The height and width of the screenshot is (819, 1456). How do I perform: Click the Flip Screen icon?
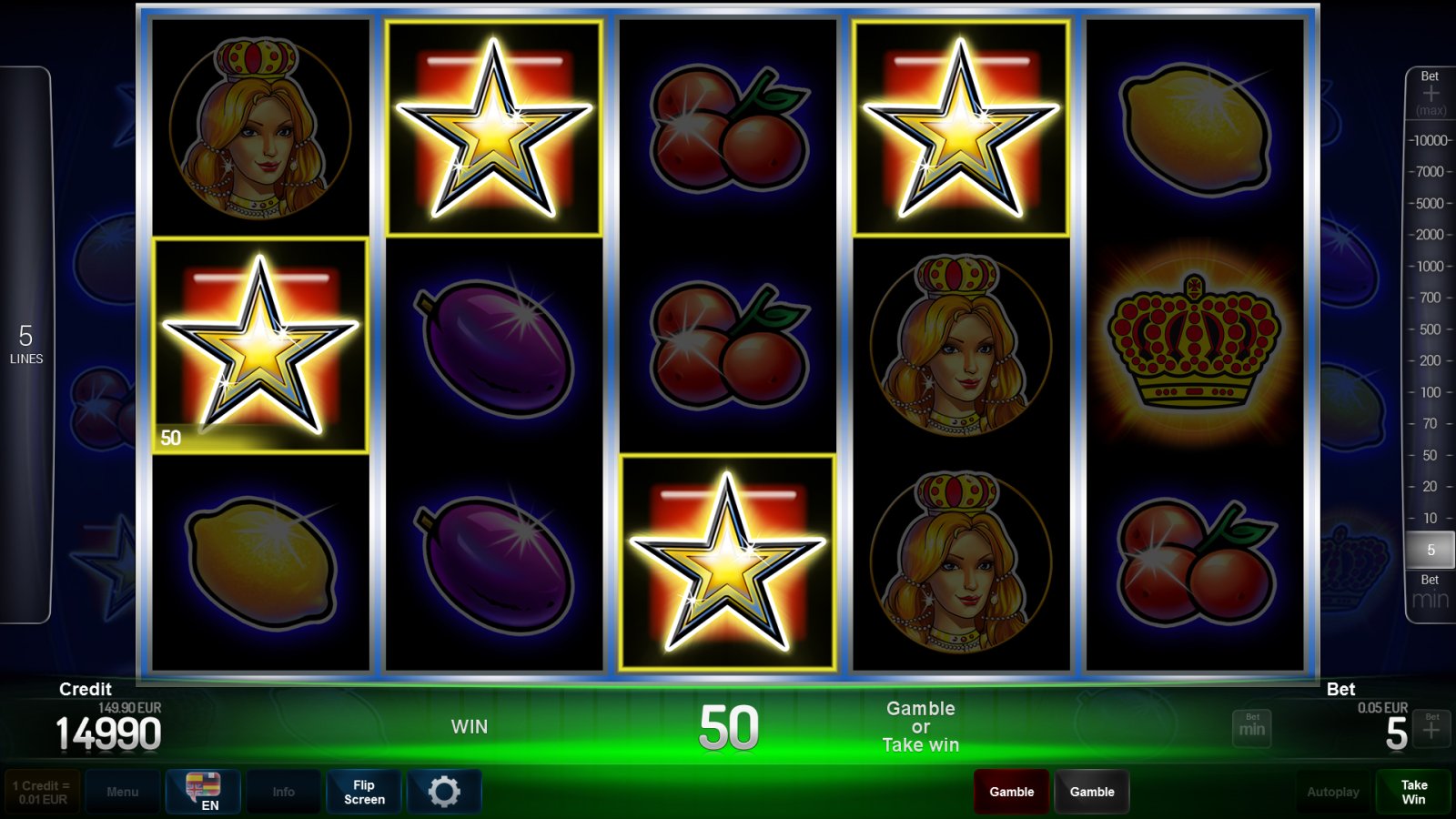point(363,791)
